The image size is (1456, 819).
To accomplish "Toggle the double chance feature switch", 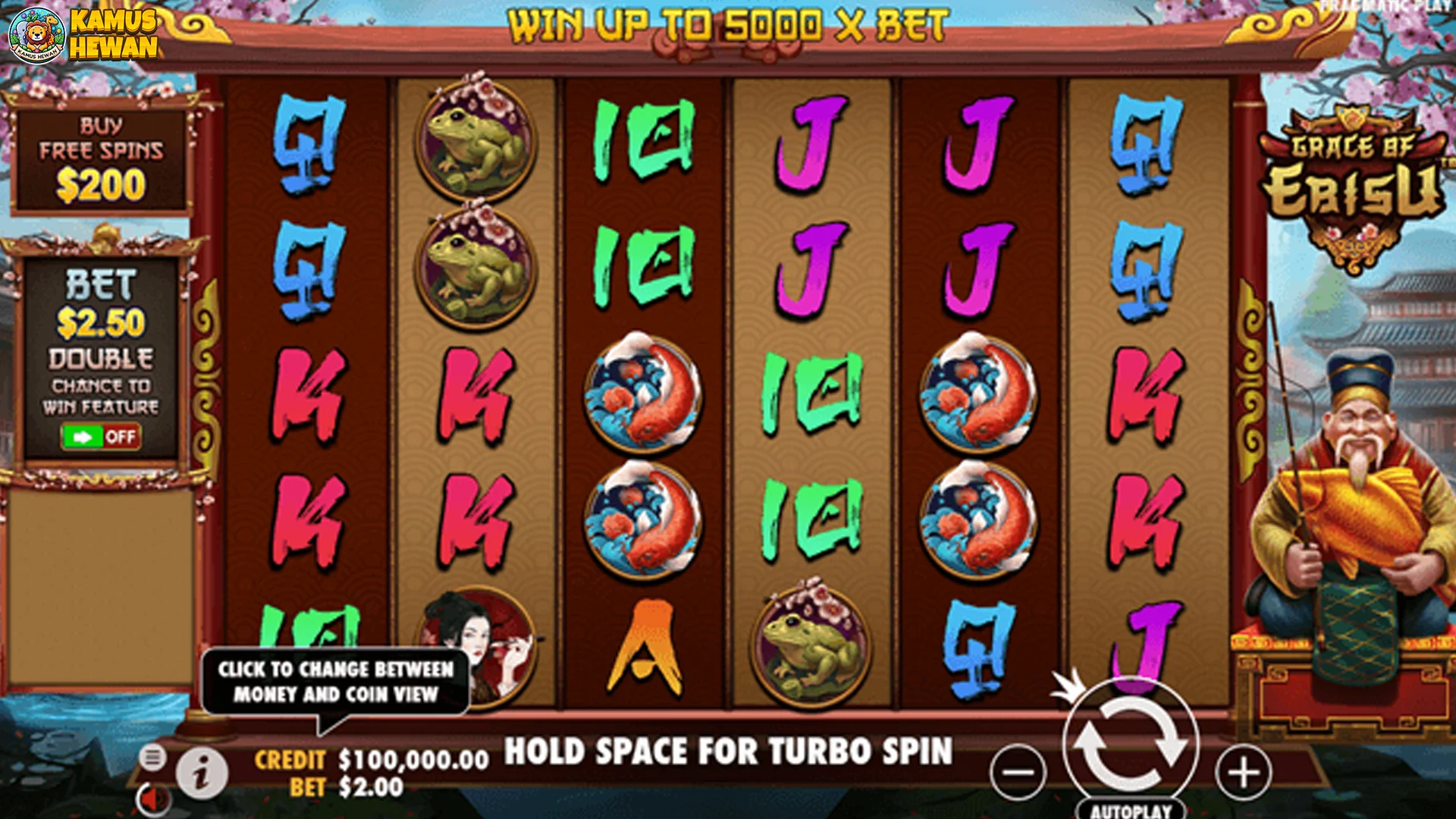I will tap(101, 437).
